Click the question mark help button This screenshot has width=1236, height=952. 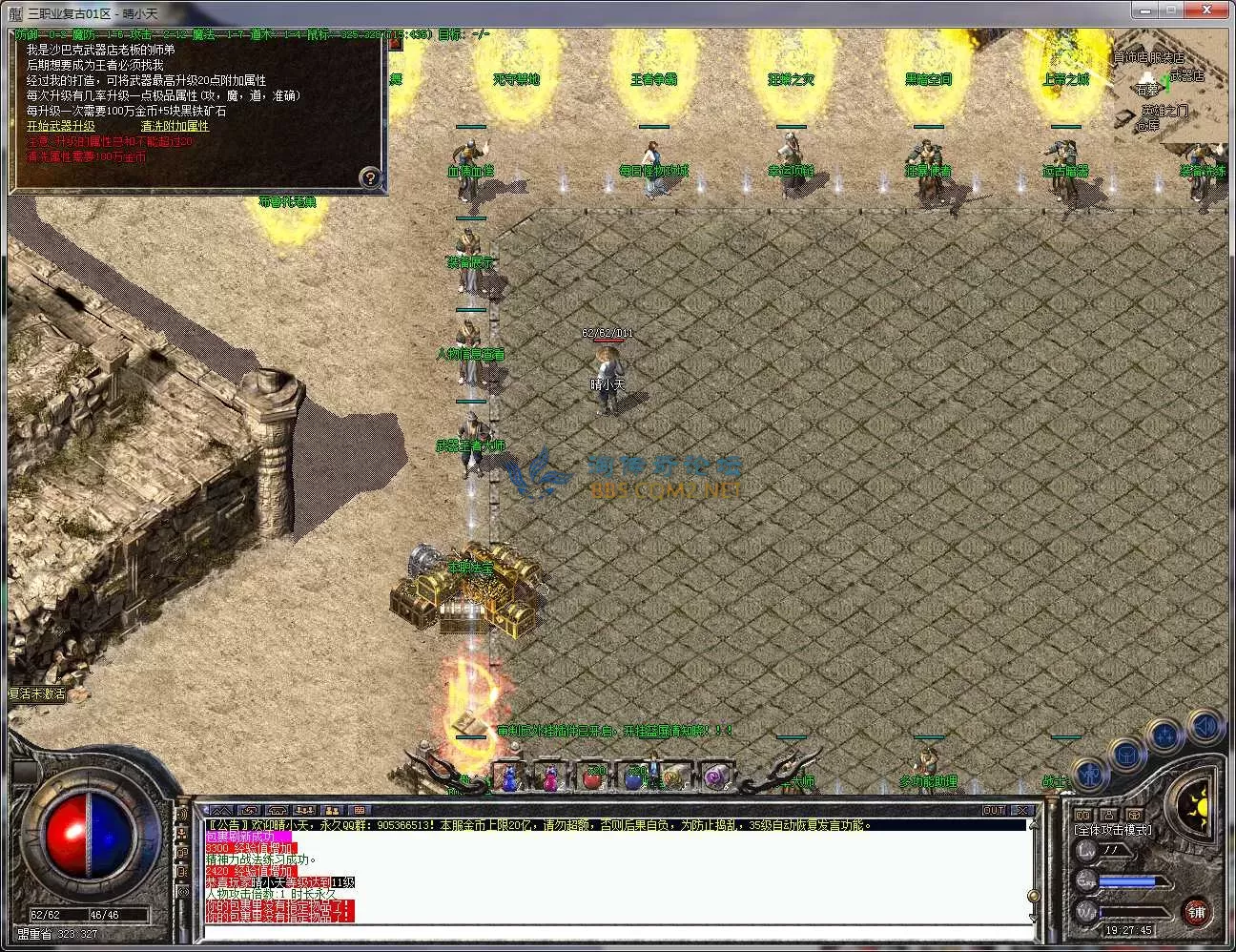pyautogui.click(x=370, y=177)
